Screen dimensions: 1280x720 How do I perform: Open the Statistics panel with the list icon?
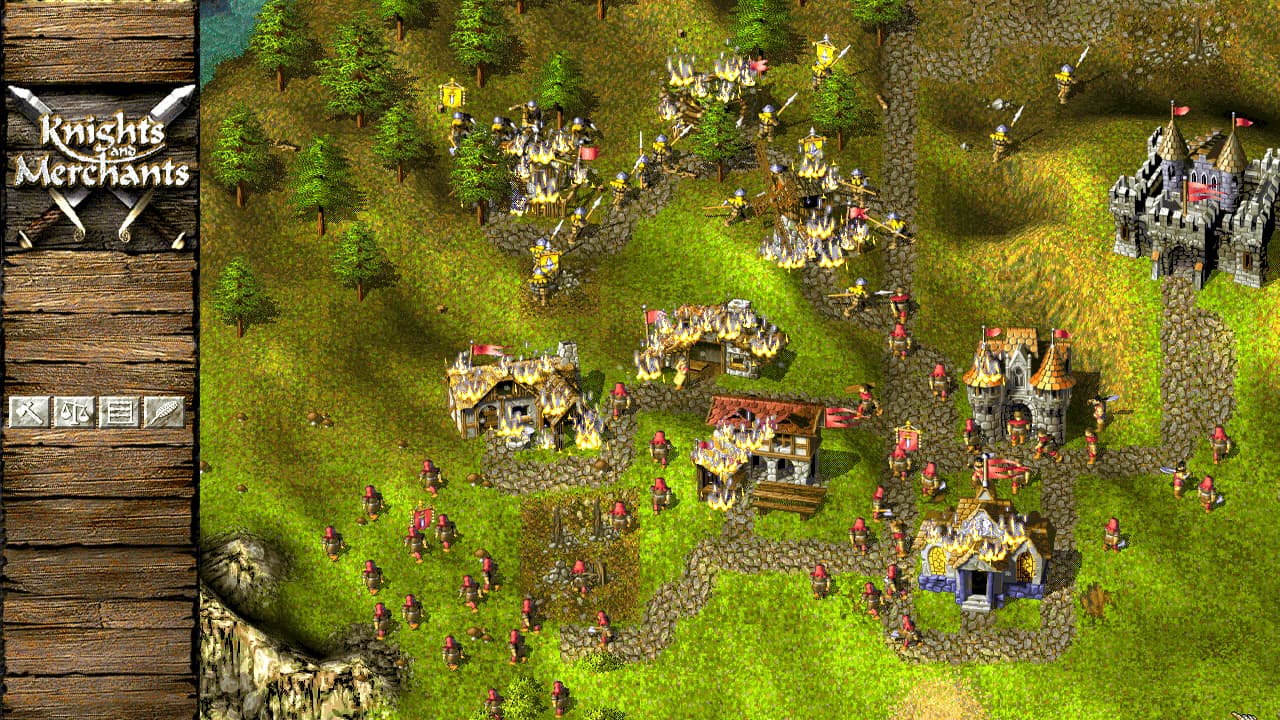pos(120,412)
